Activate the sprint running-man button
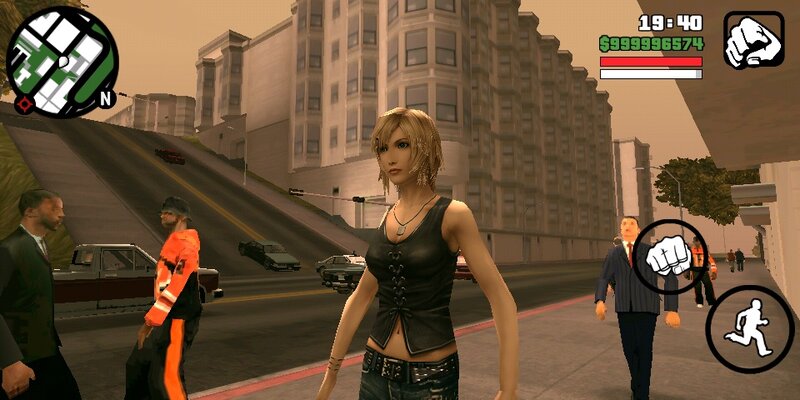The height and width of the screenshot is (400, 800). (x=749, y=329)
